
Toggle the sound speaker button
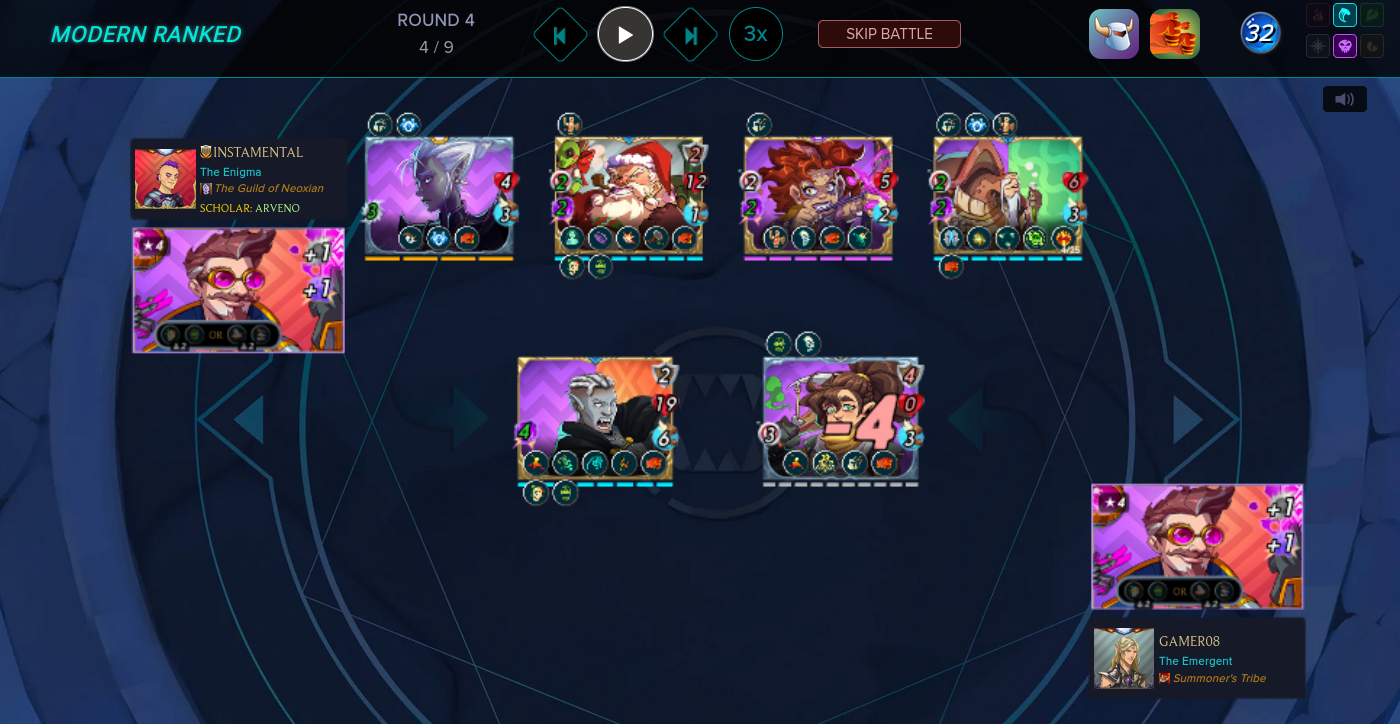(x=1345, y=99)
